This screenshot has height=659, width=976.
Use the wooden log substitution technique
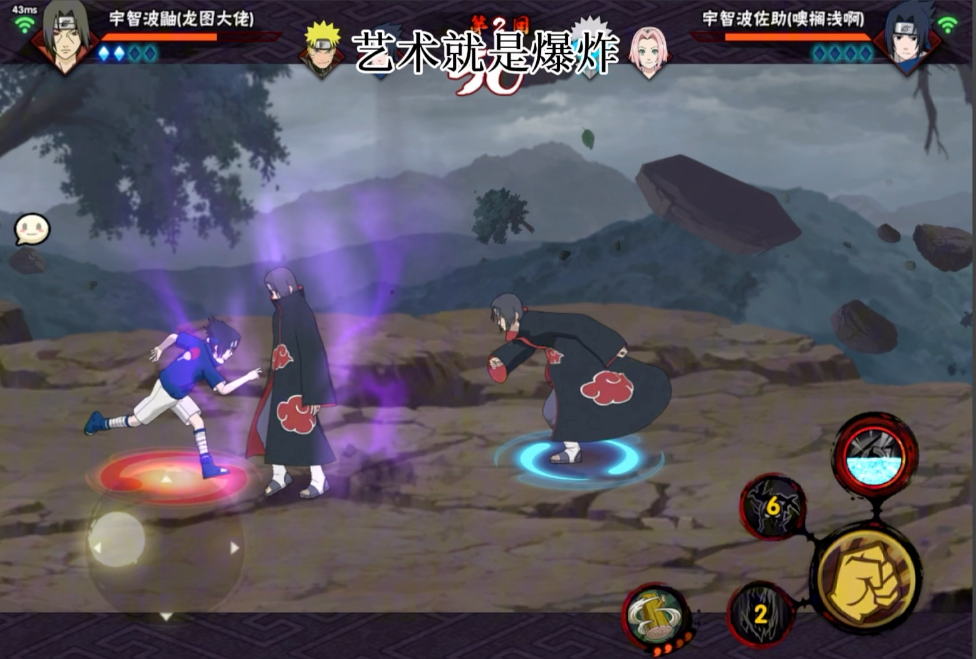coord(656,614)
